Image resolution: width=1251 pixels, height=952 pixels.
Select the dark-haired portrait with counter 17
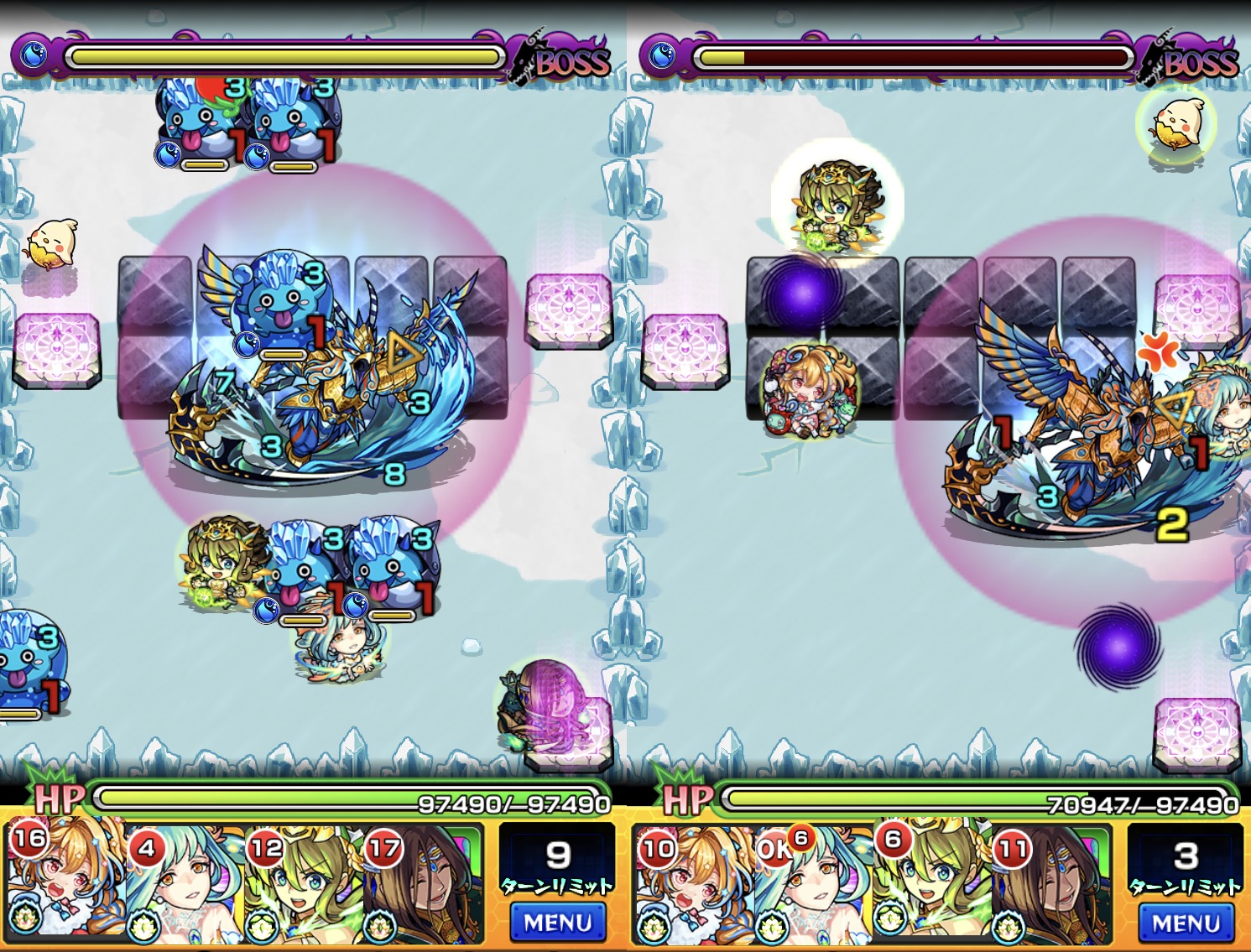point(424,882)
